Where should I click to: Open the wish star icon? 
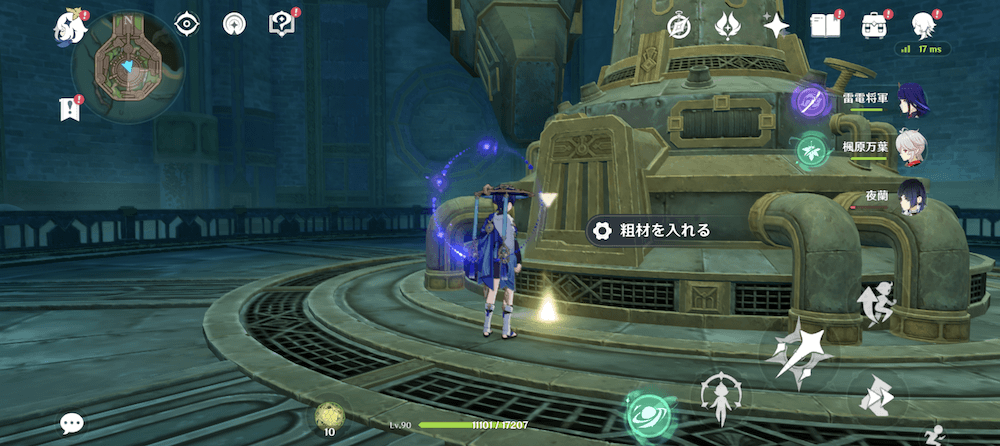click(776, 25)
